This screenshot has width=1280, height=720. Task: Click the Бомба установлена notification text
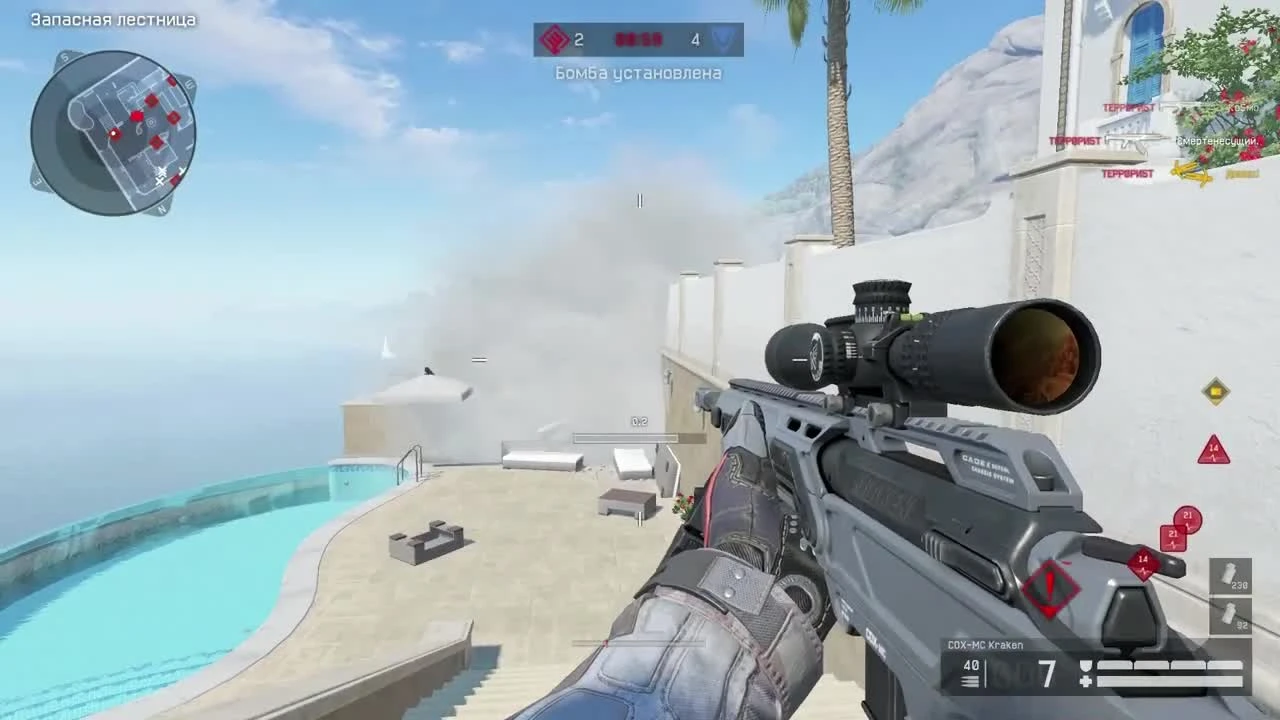[x=640, y=74]
